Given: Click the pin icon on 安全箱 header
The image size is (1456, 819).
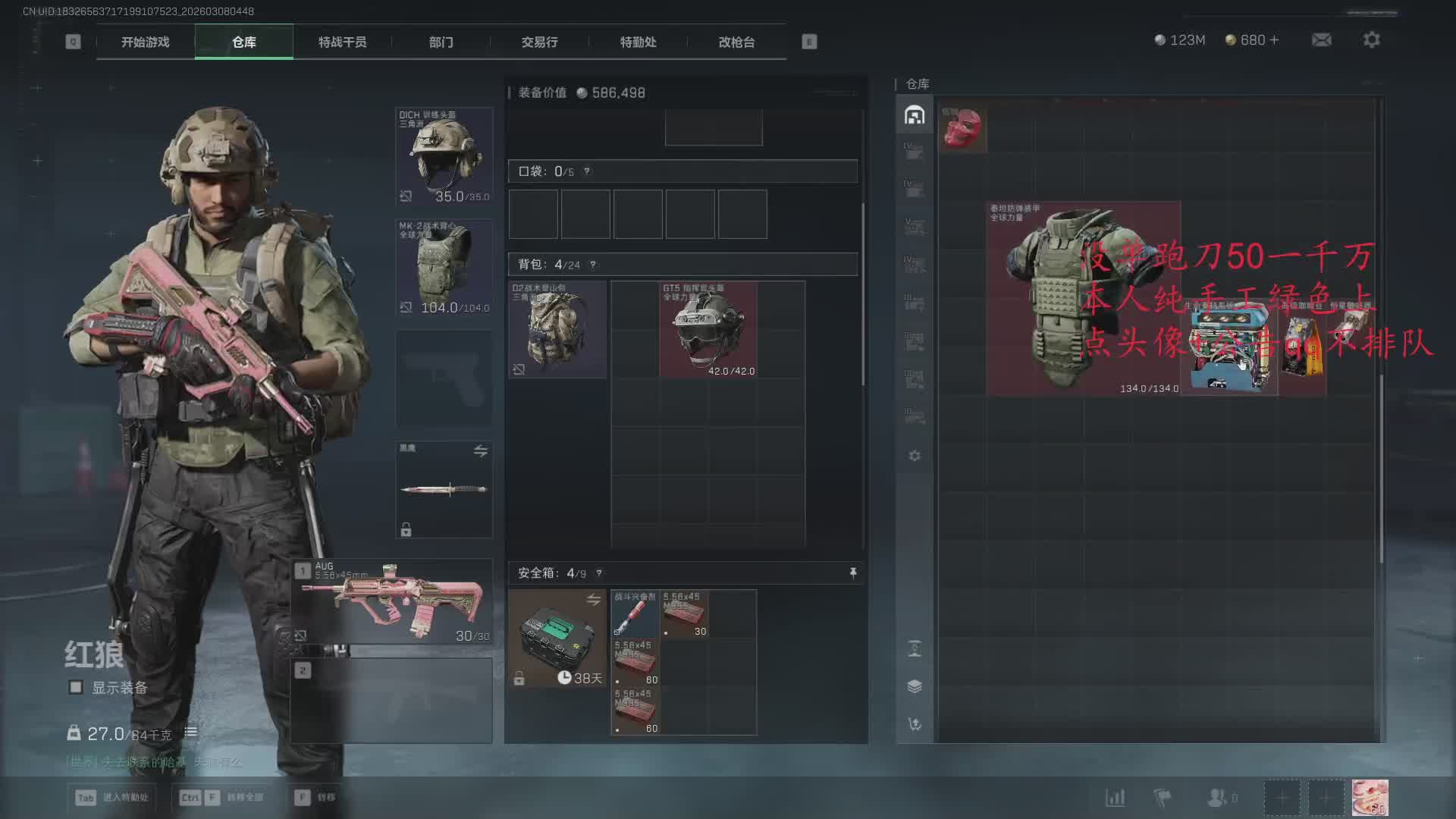Looking at the screenshot, I should click(853, 573).
